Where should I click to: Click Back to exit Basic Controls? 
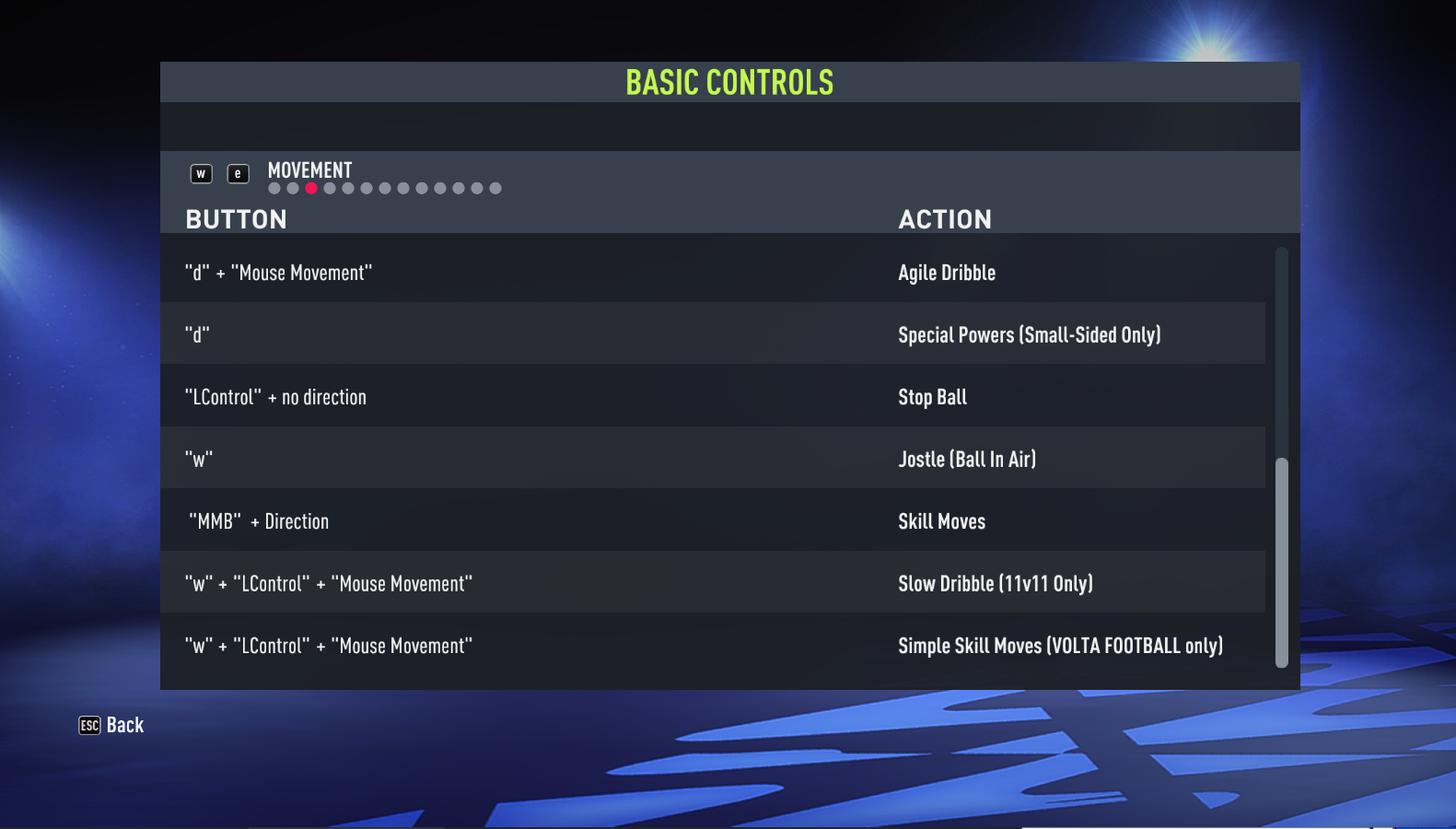tap(123, 725)
